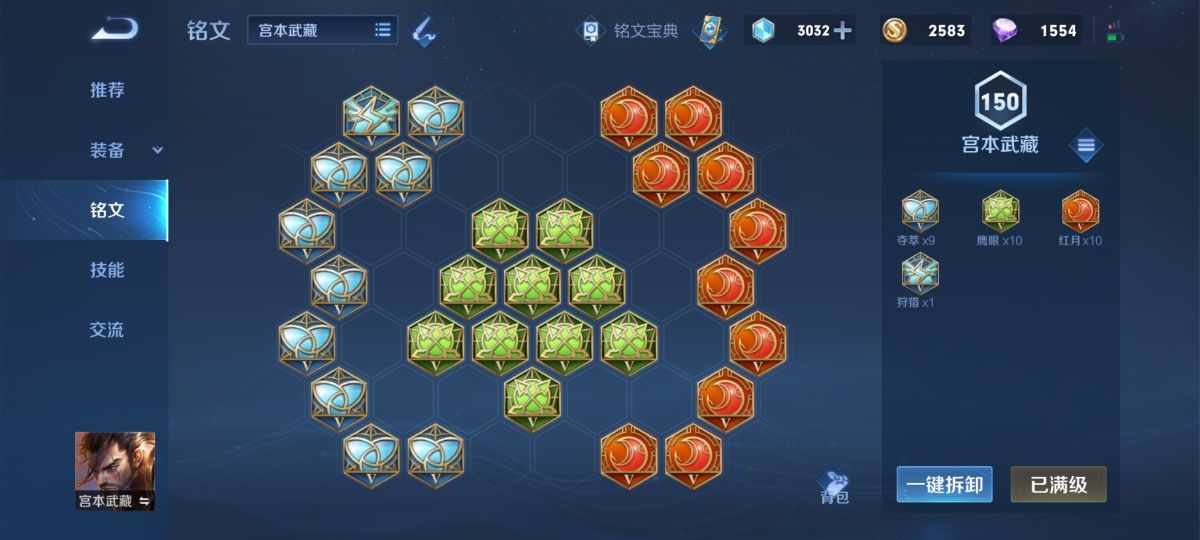Open the list menu beside 宫本武藏
The width and height of the screenshot is (1200, 540).
[x=1086, y=146]
